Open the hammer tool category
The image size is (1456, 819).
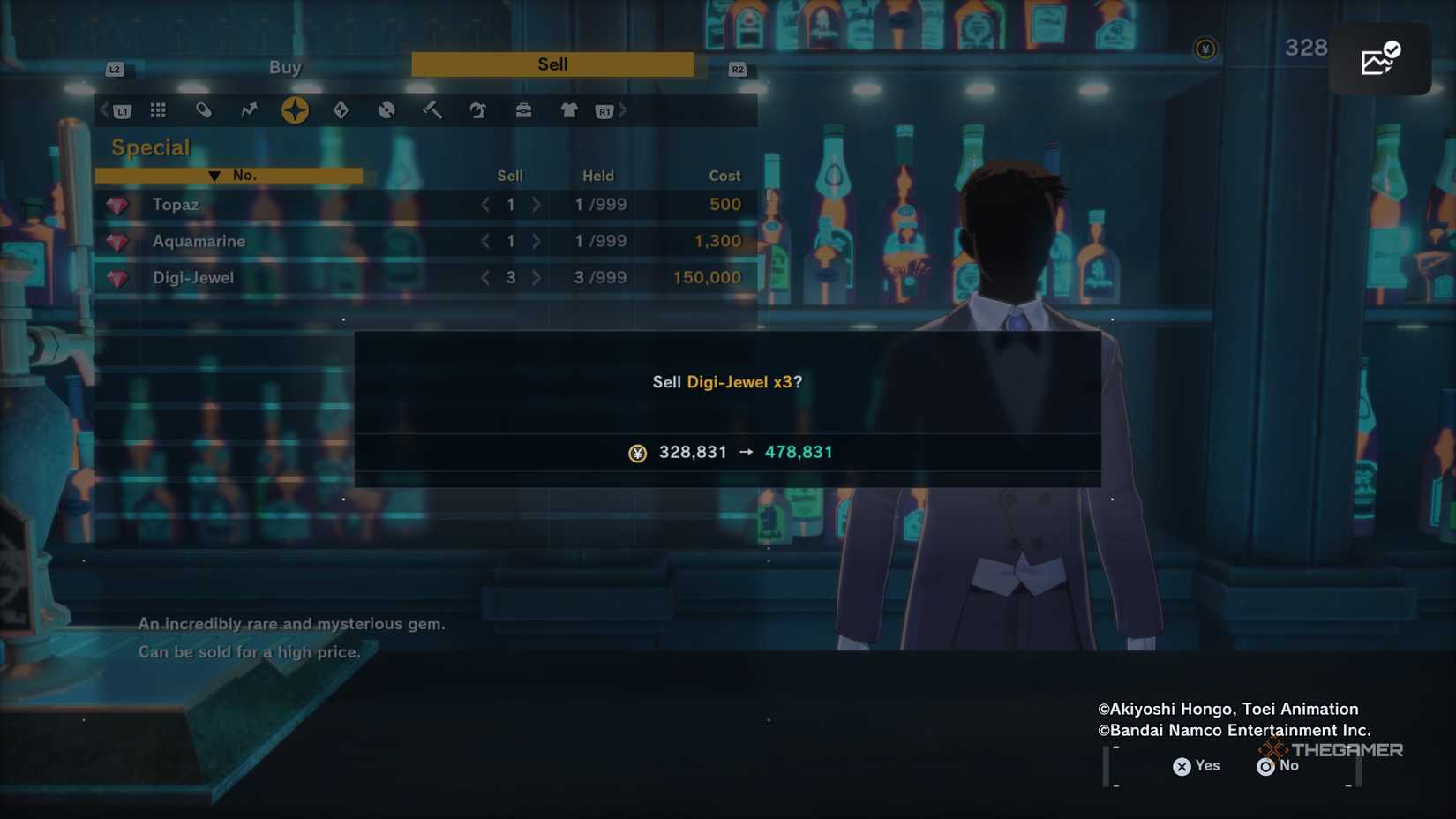pos(432,110)
